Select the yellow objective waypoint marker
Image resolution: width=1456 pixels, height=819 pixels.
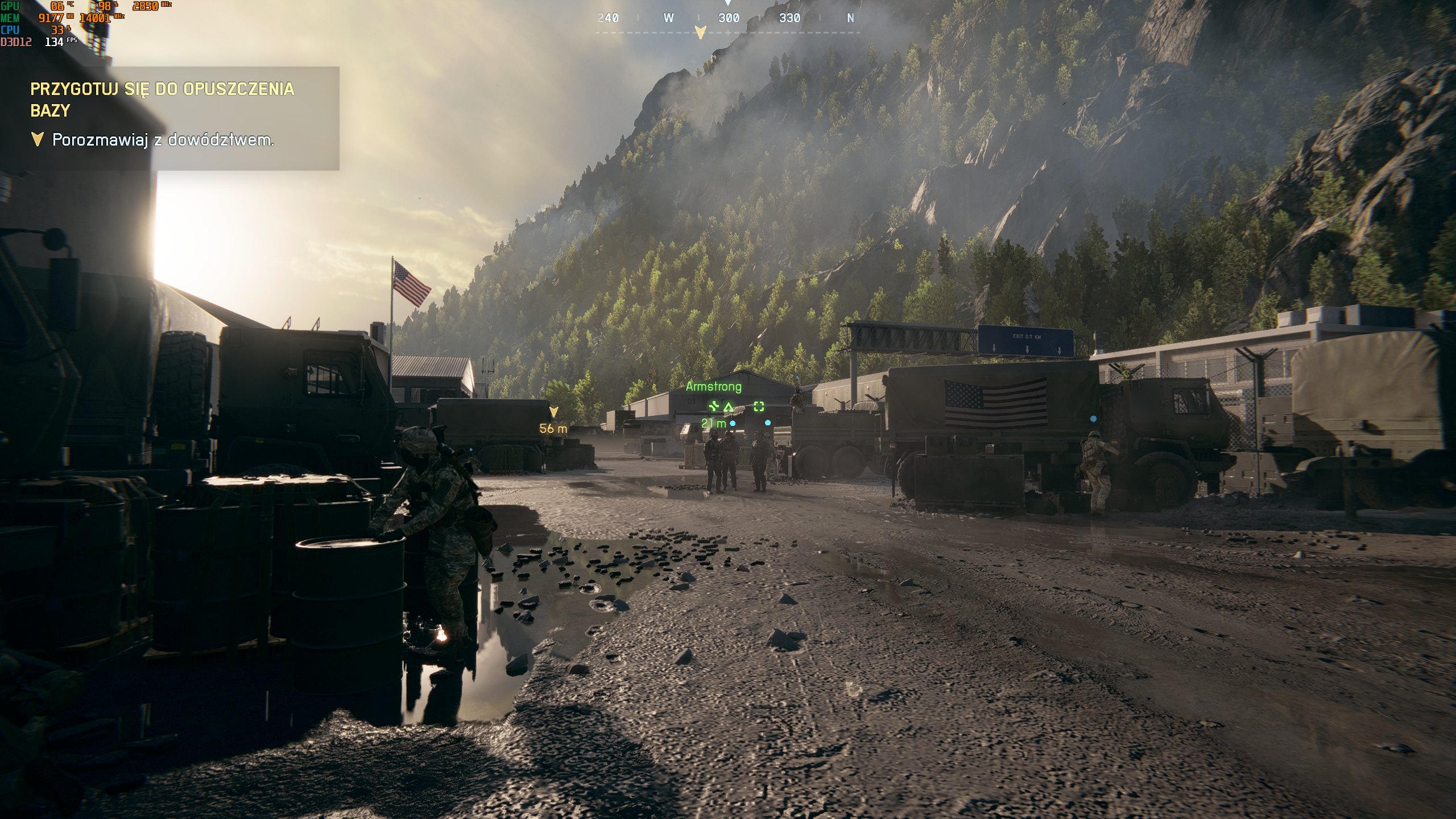[x=553, y=412]
